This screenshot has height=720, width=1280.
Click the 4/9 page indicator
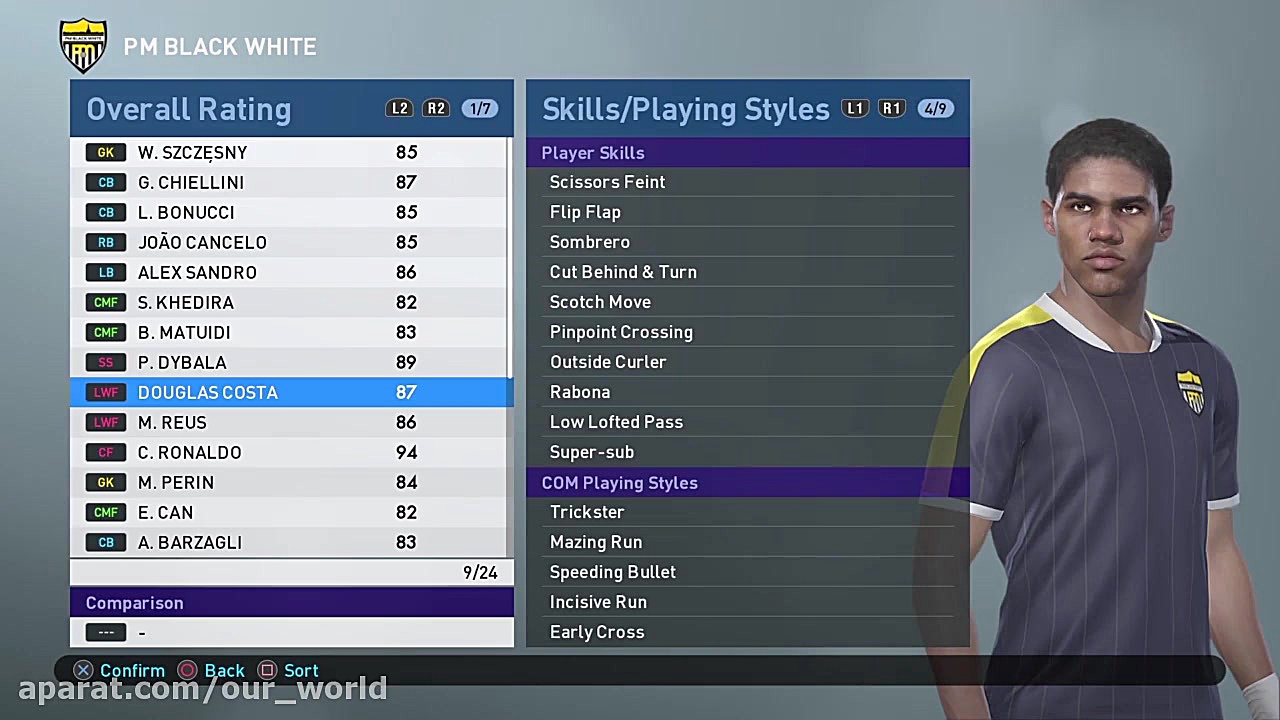(935, 108)
